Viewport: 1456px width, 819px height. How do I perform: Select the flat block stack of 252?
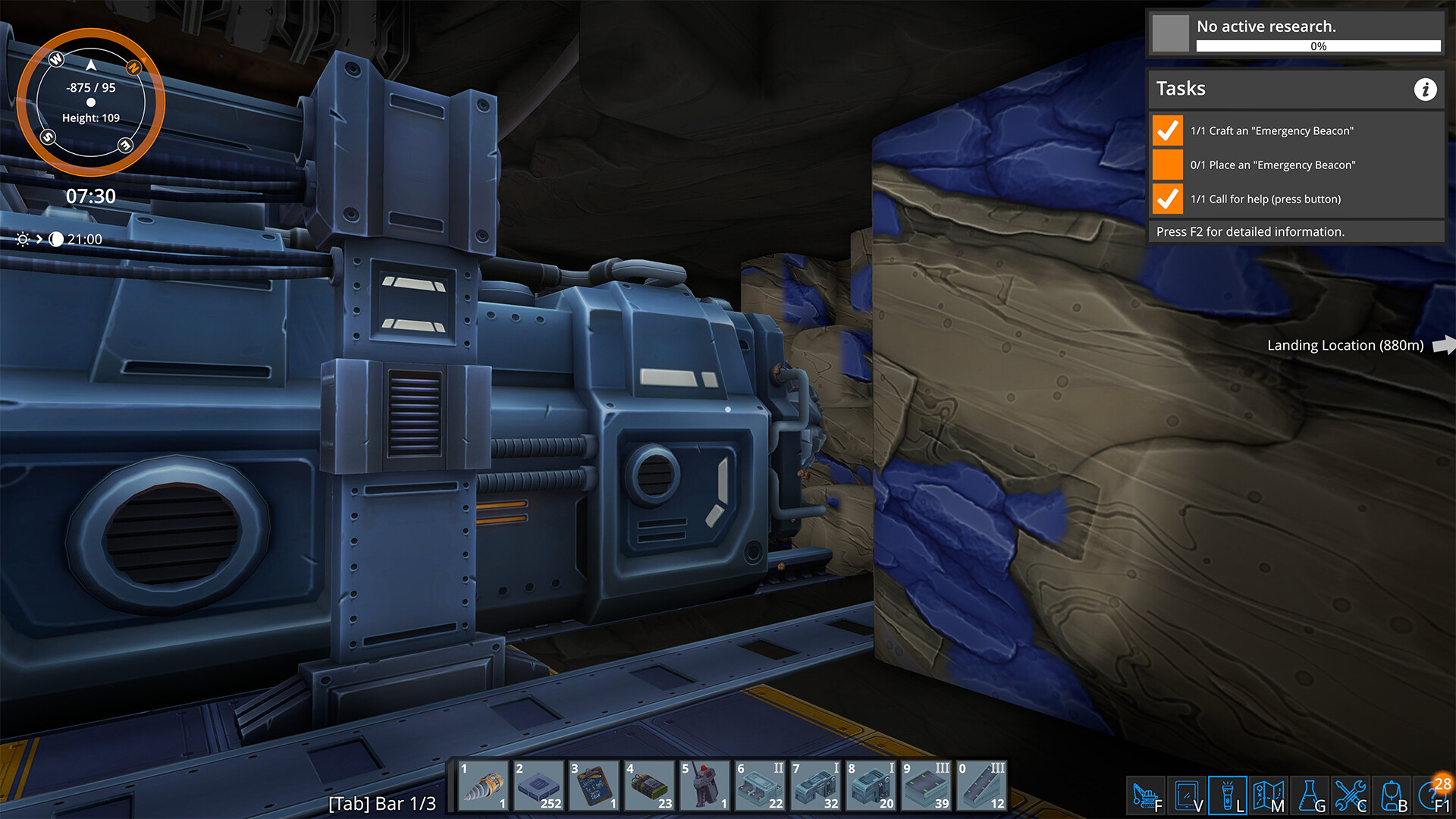[539, 786]
